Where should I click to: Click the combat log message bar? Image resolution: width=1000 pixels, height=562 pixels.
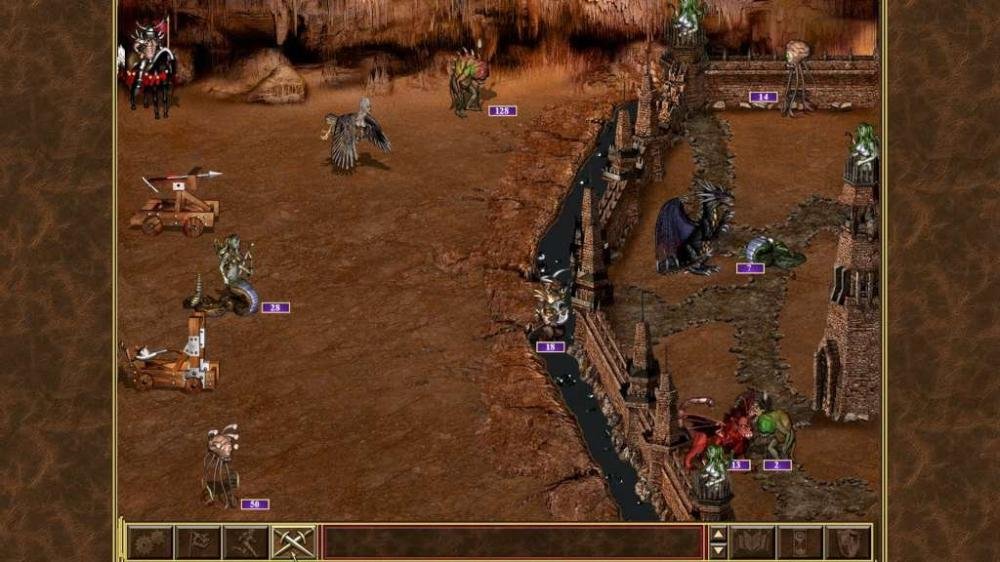point(513,542)
